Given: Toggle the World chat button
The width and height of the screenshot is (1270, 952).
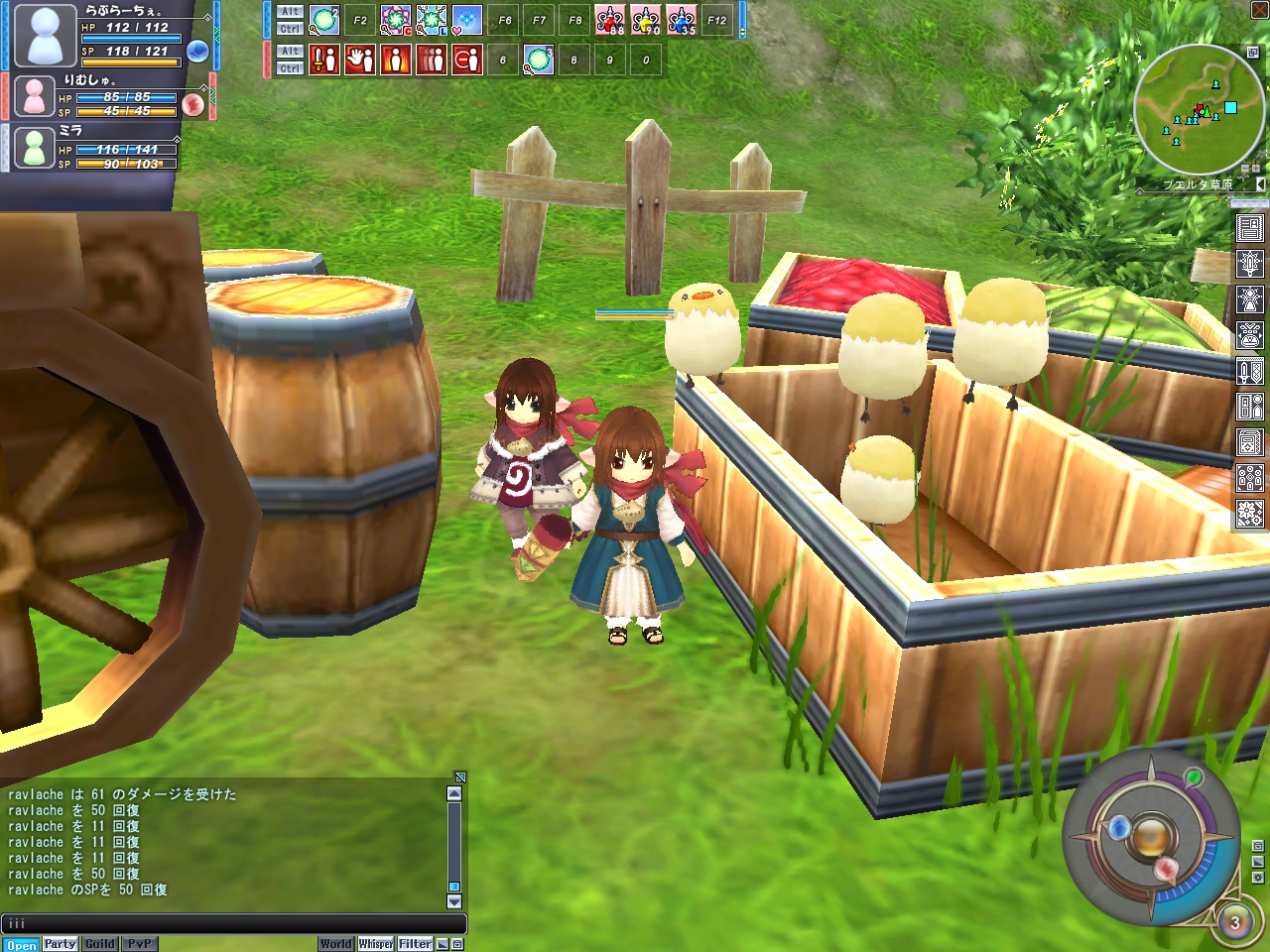Looking at the screenshot, I should (x=335, y=944).
